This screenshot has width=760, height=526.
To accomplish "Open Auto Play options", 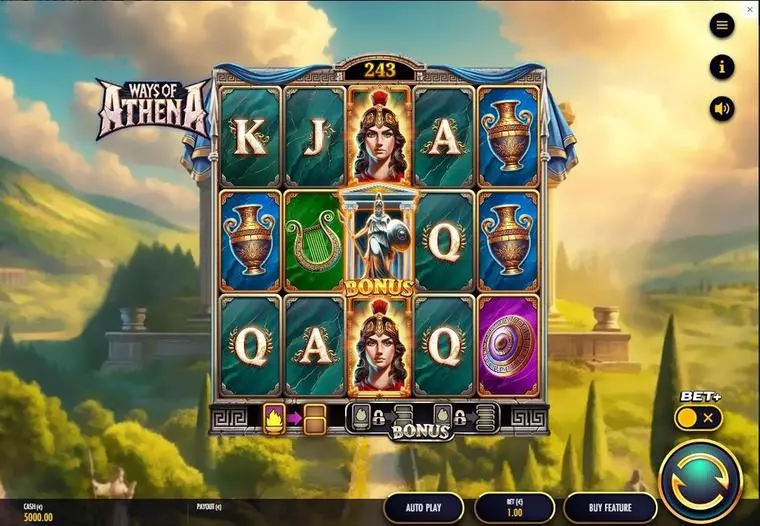I will (424, 507).
